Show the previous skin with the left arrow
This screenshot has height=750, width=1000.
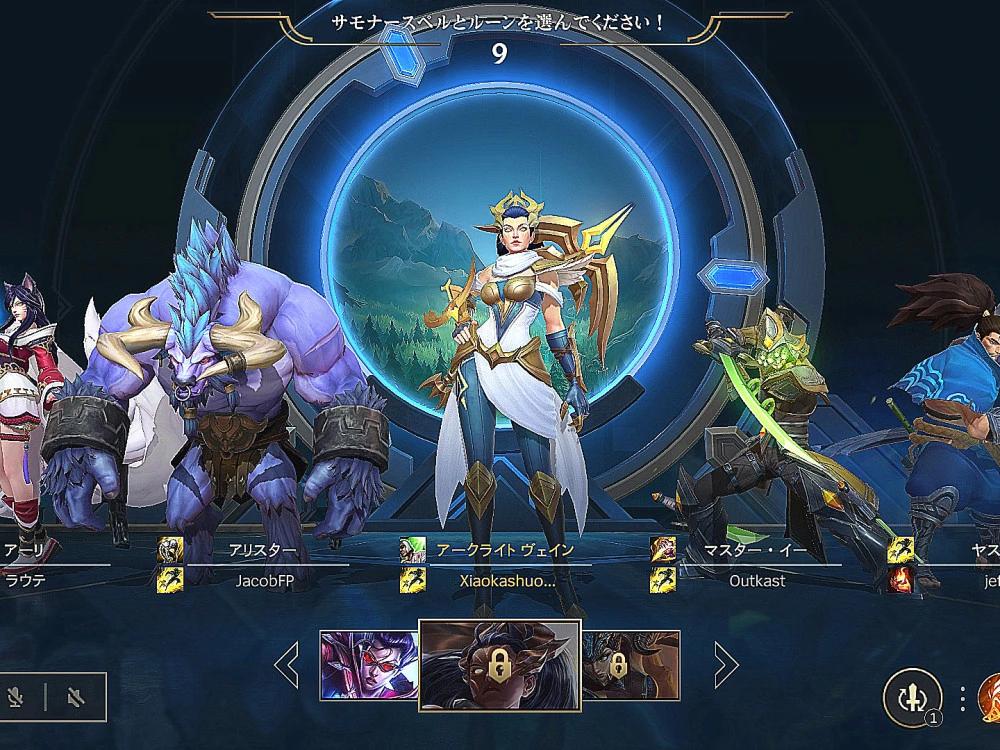pos(287,664)
